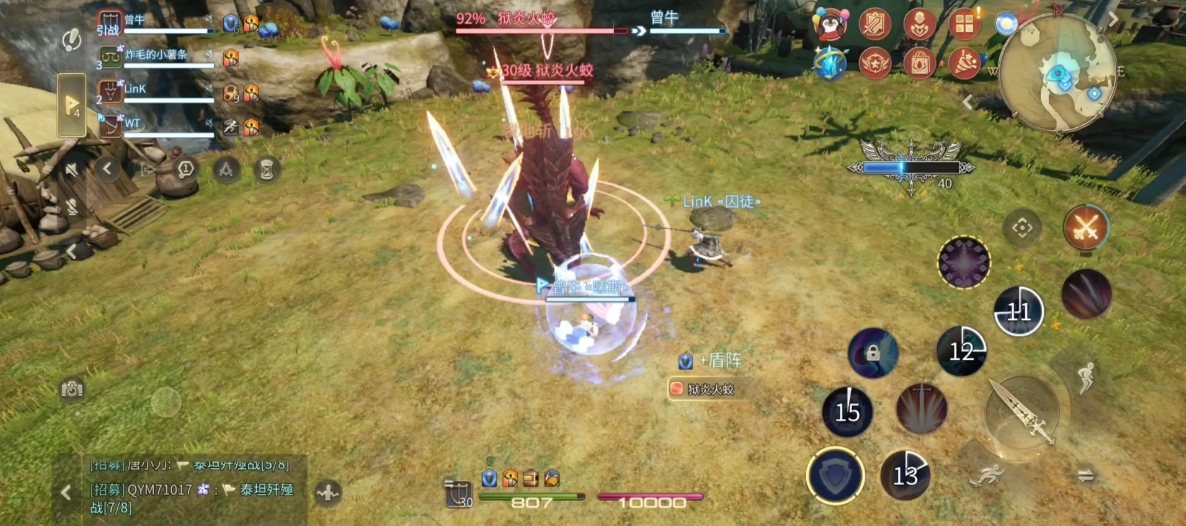Open the party popper celebration icon
This screenshot has width=1186, height=526.
(x=965, y=63)
